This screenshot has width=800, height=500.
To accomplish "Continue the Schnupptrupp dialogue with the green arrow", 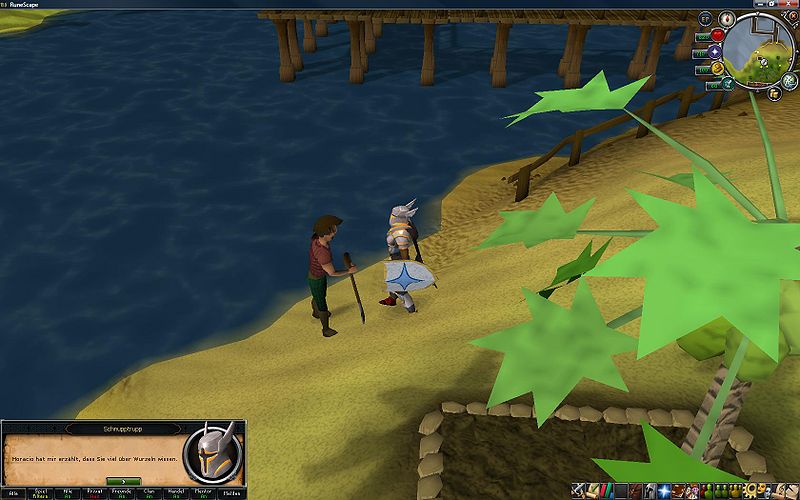I will point(123,481).
